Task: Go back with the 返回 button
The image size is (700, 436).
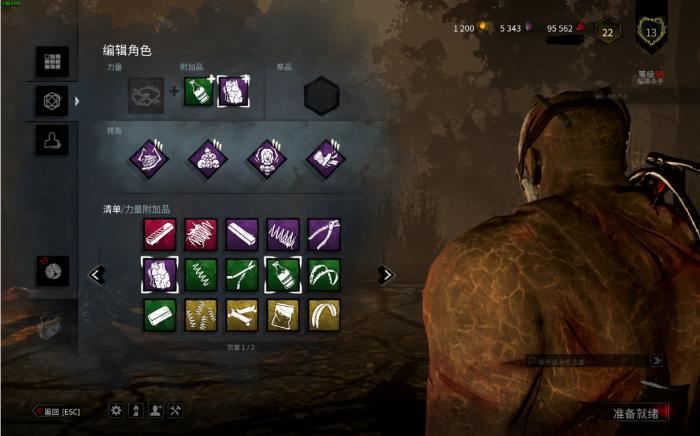Action: click(57, 411)
